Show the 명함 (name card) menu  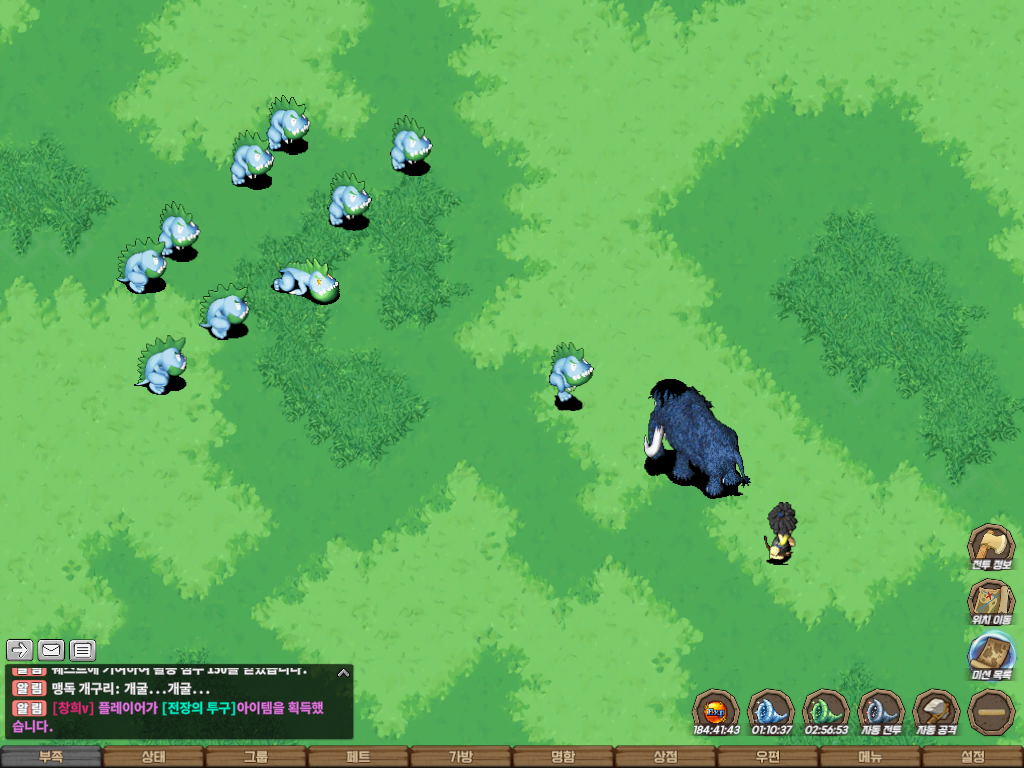tap(563, 757)
